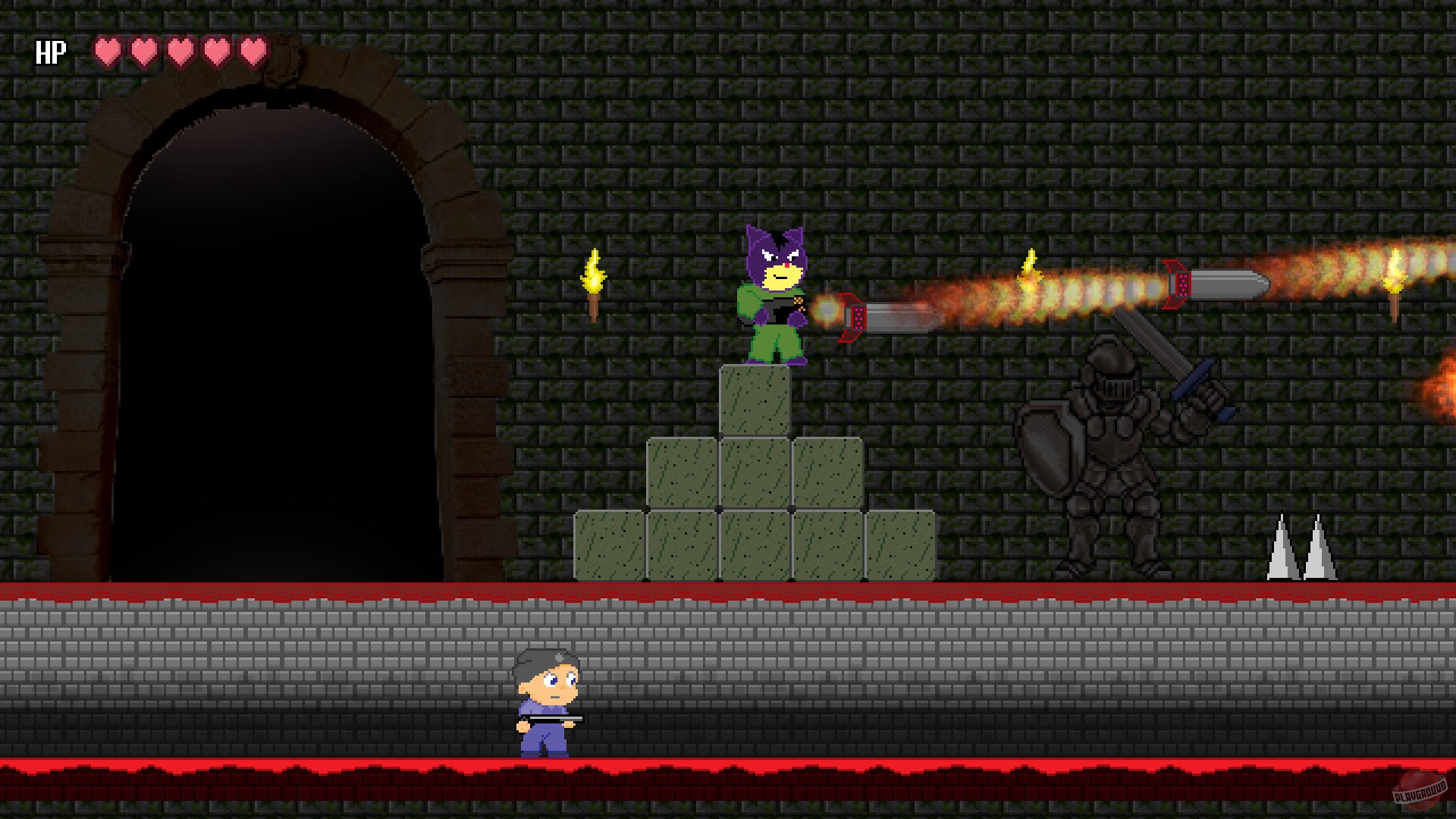Select the torch between the flaming missiles
This screenshot has height=819, width=1456.
[x=1029, y=273]
